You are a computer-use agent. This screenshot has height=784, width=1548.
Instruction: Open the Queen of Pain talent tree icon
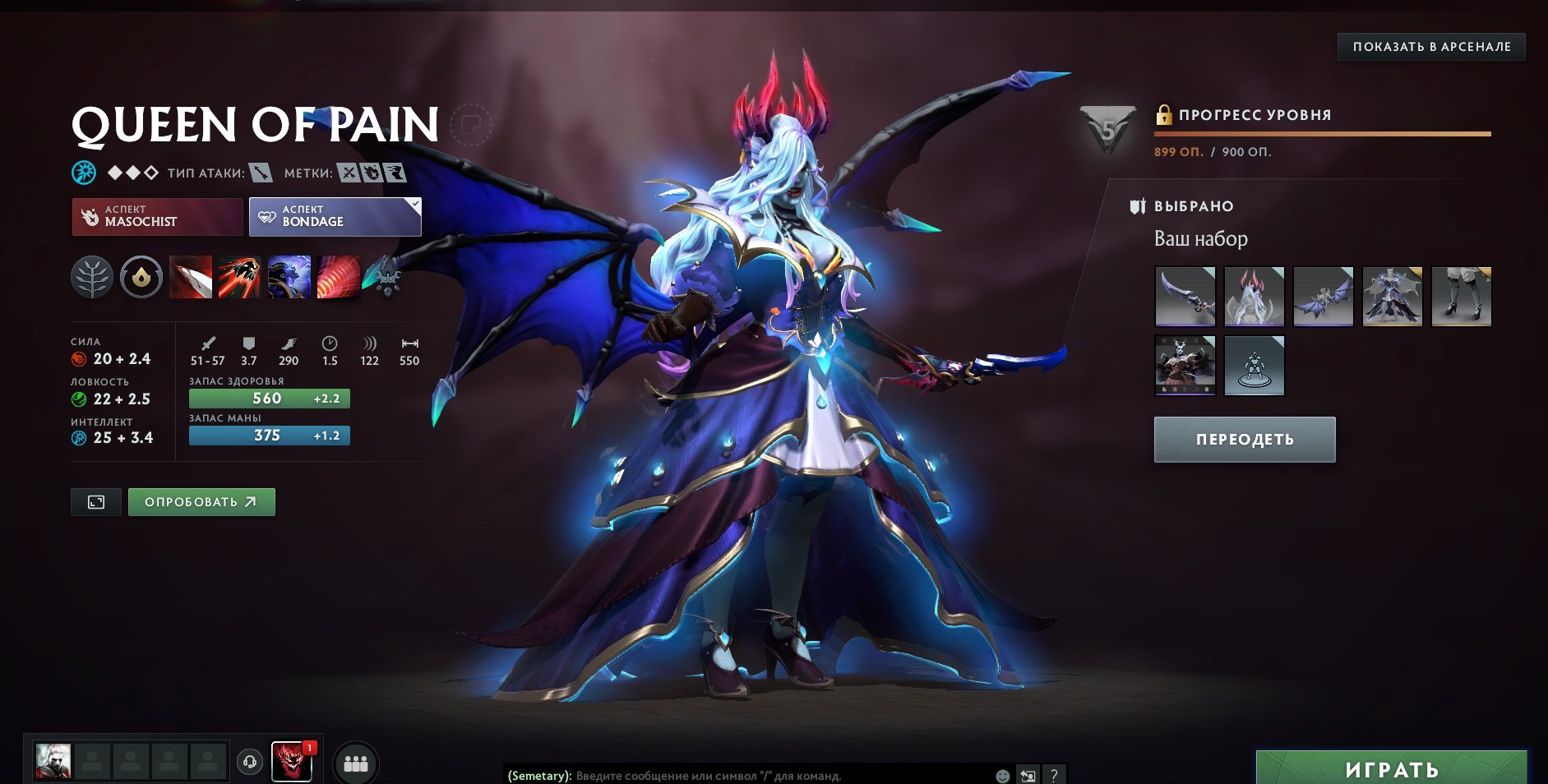tap(92, 277)
